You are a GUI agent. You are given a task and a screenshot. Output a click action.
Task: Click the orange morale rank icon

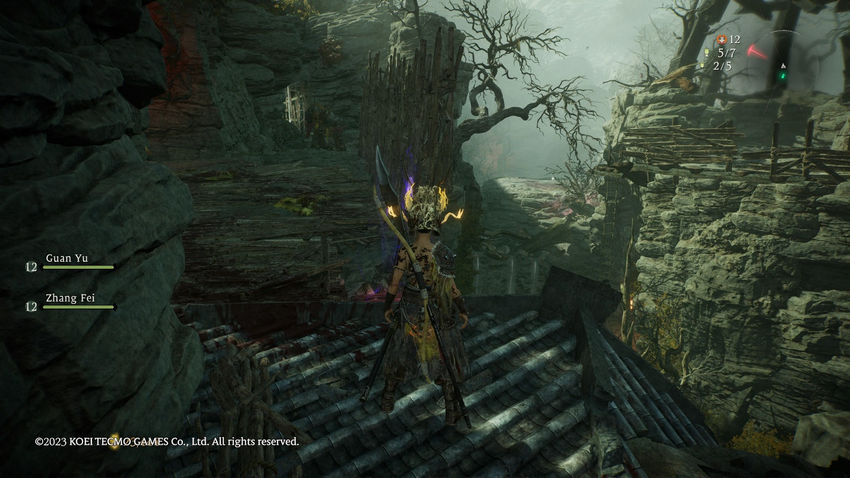(721, 38)
